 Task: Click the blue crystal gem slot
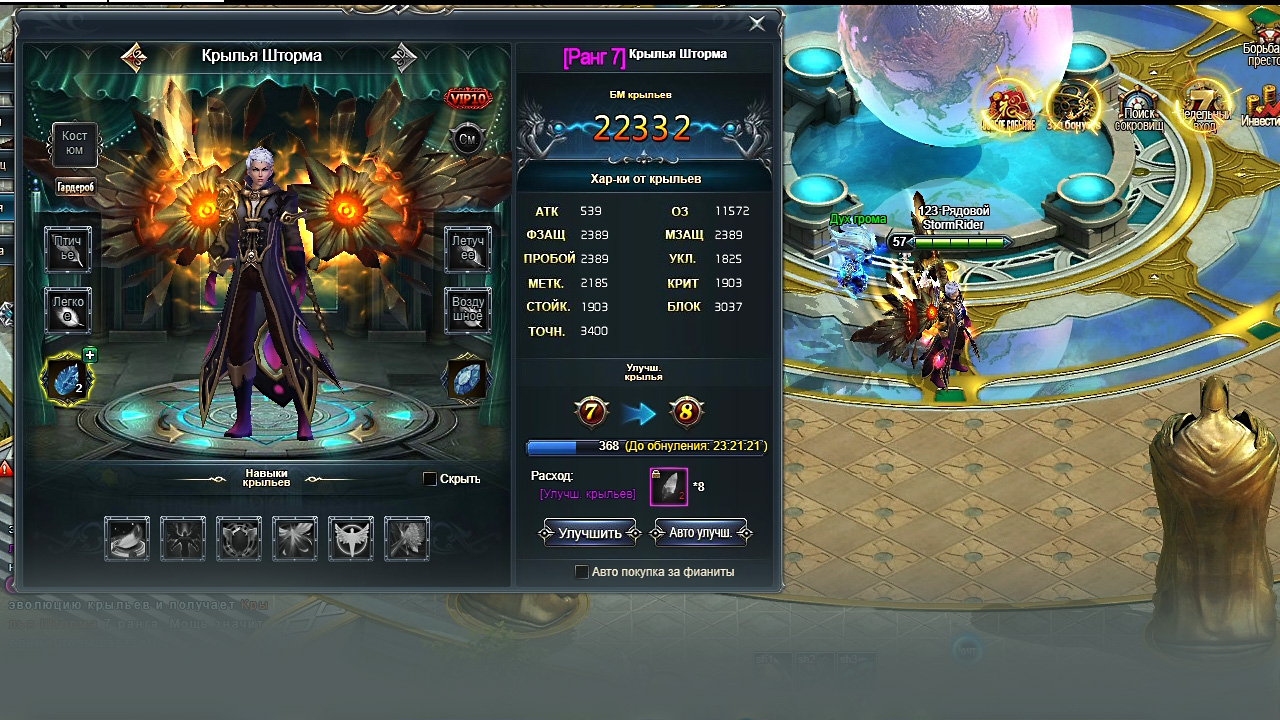[468, 380]
